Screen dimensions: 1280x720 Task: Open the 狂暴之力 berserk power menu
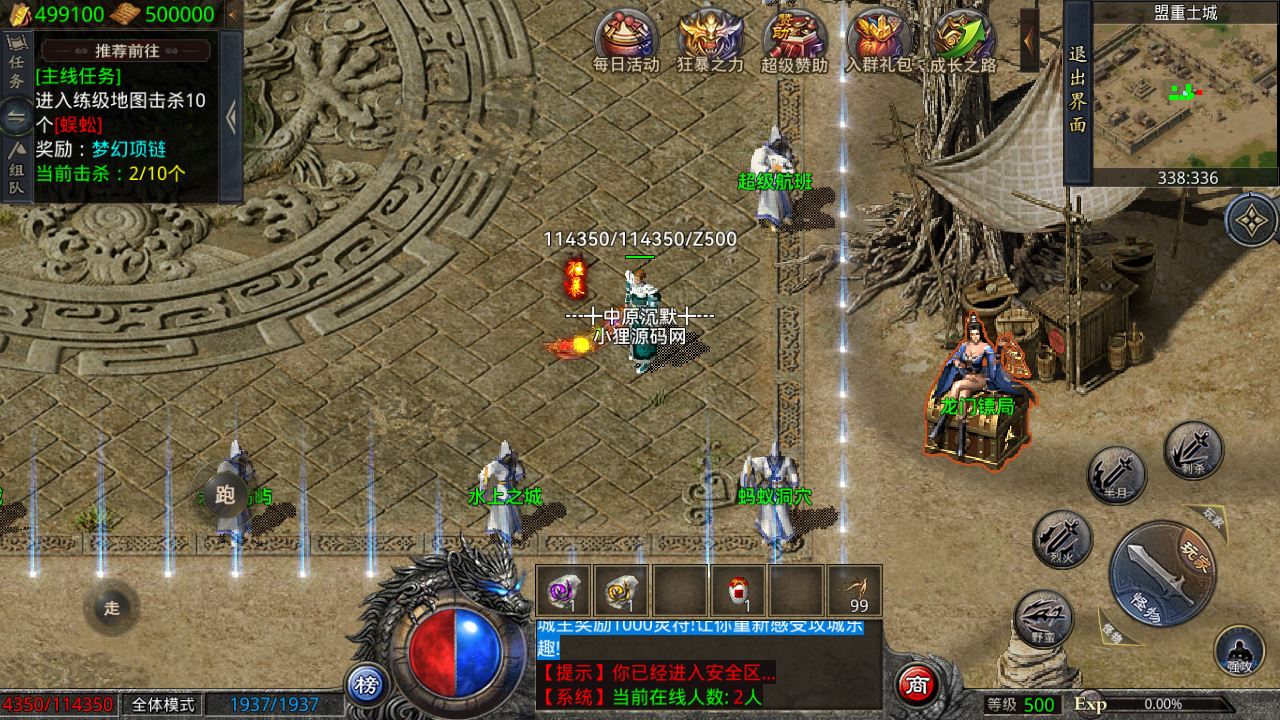tap(710, 38)
